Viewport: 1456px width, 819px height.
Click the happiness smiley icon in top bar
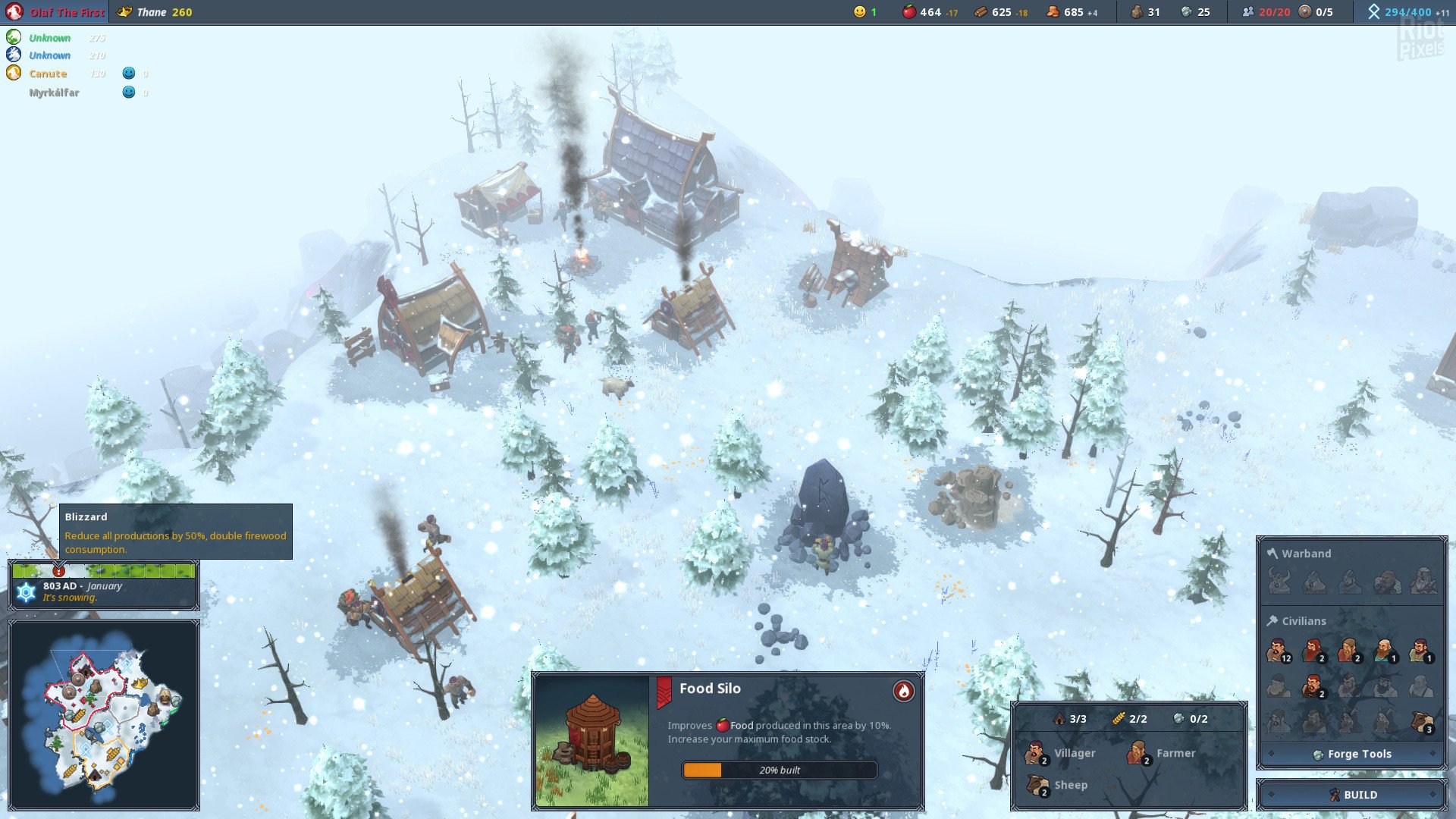pos(859,12)
